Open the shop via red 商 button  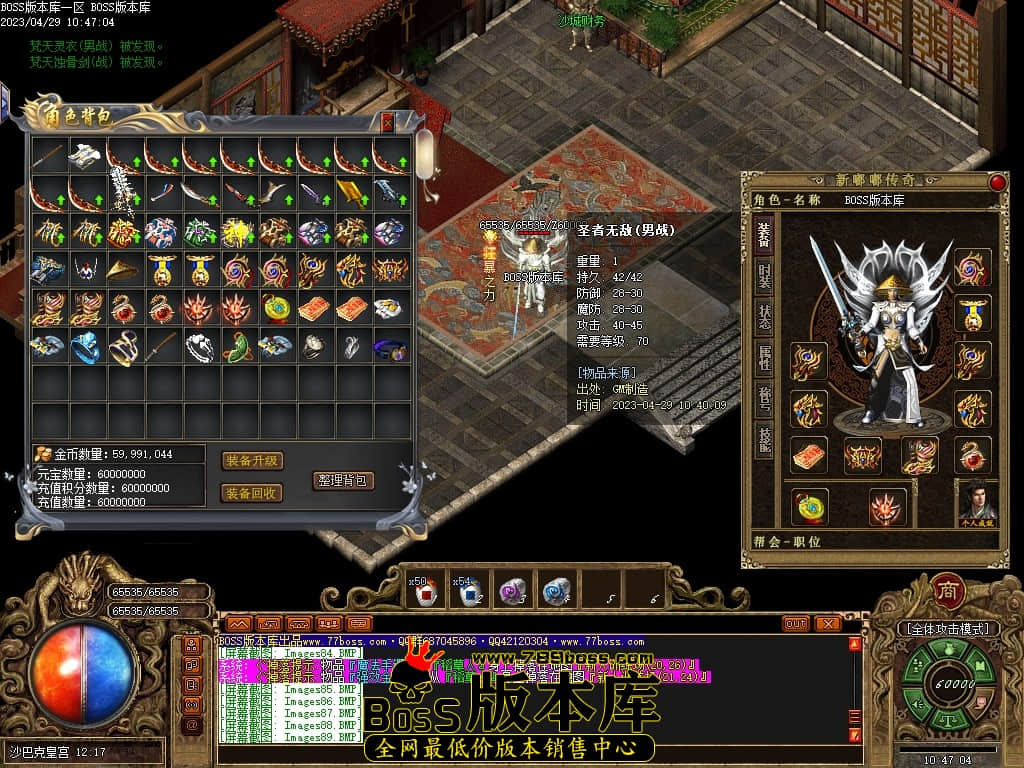click(948, 591)
